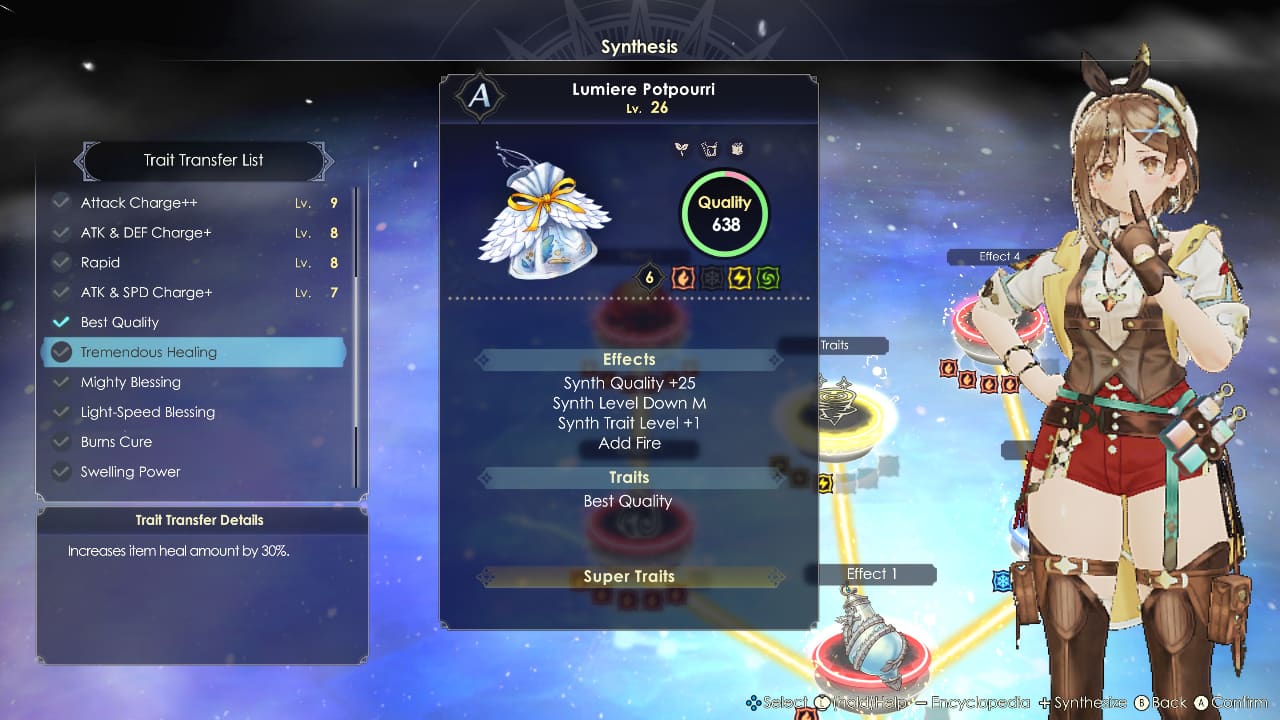
Task: Select the Super Traits section
Action: [x=628, y=576]
